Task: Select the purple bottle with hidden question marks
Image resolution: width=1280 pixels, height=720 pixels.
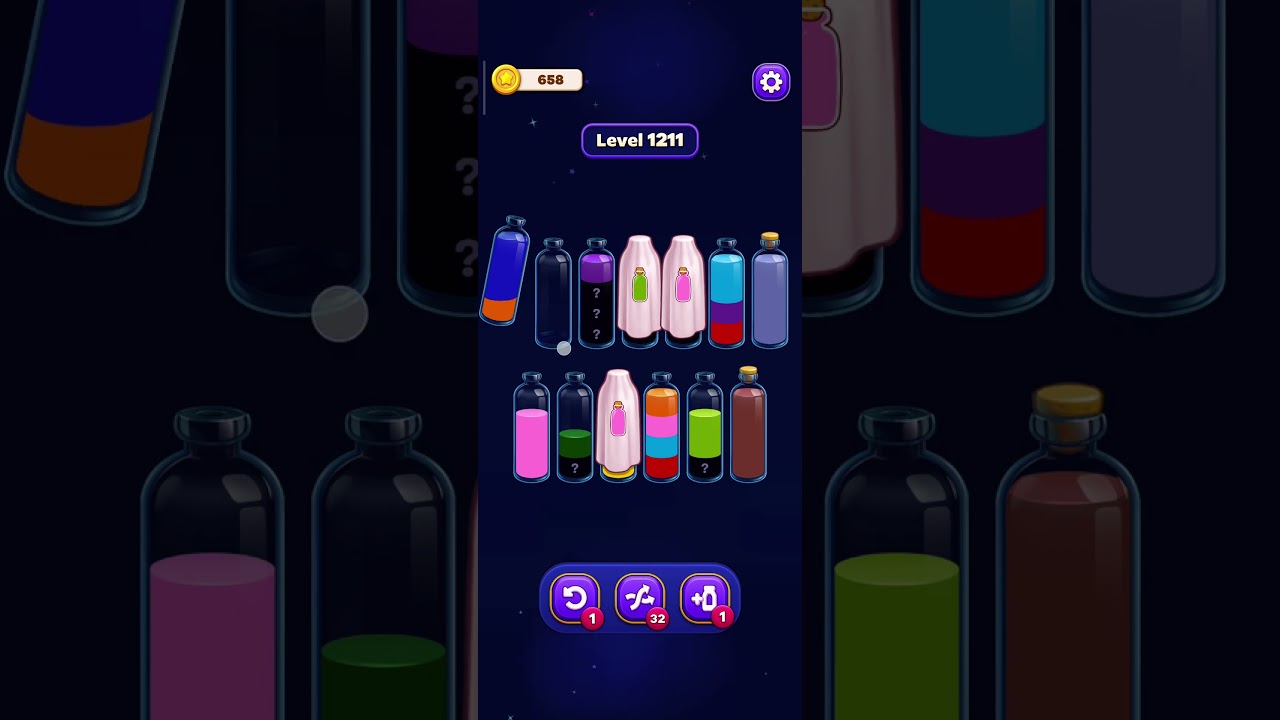Action: (596, 295)
